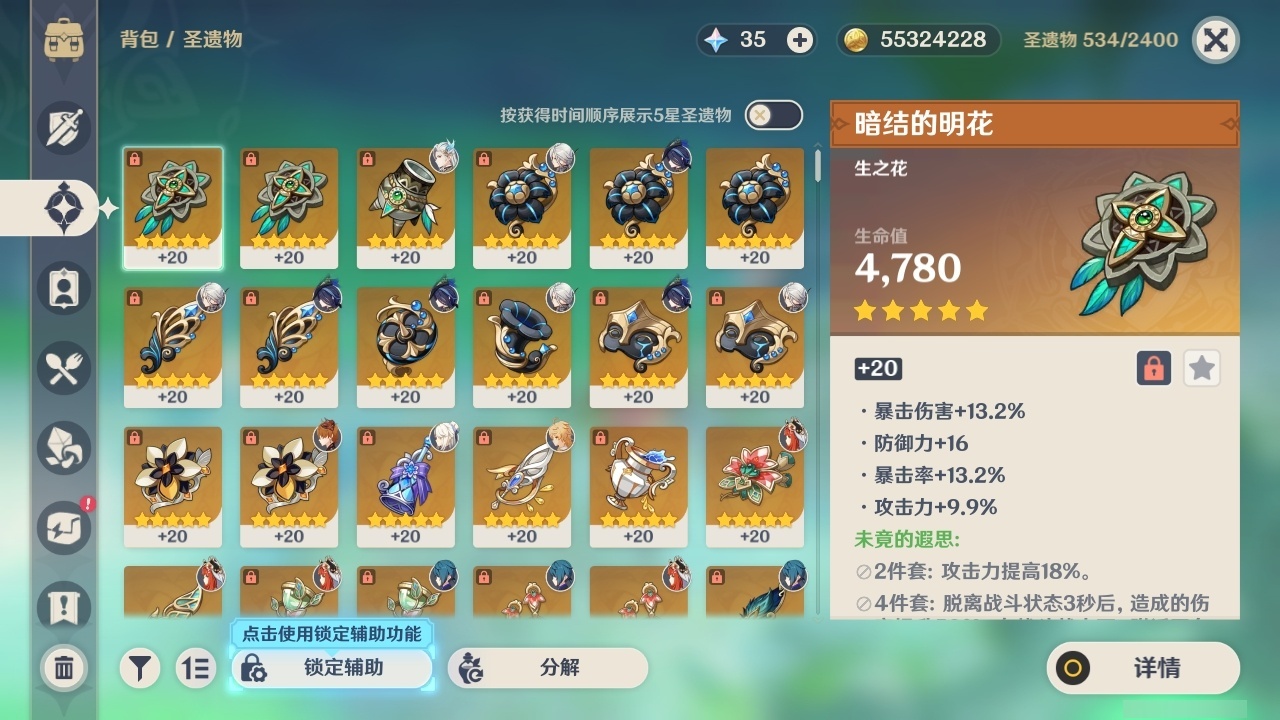Open the food inventory icon
The image size is (1280, 720).
[62, 368]
